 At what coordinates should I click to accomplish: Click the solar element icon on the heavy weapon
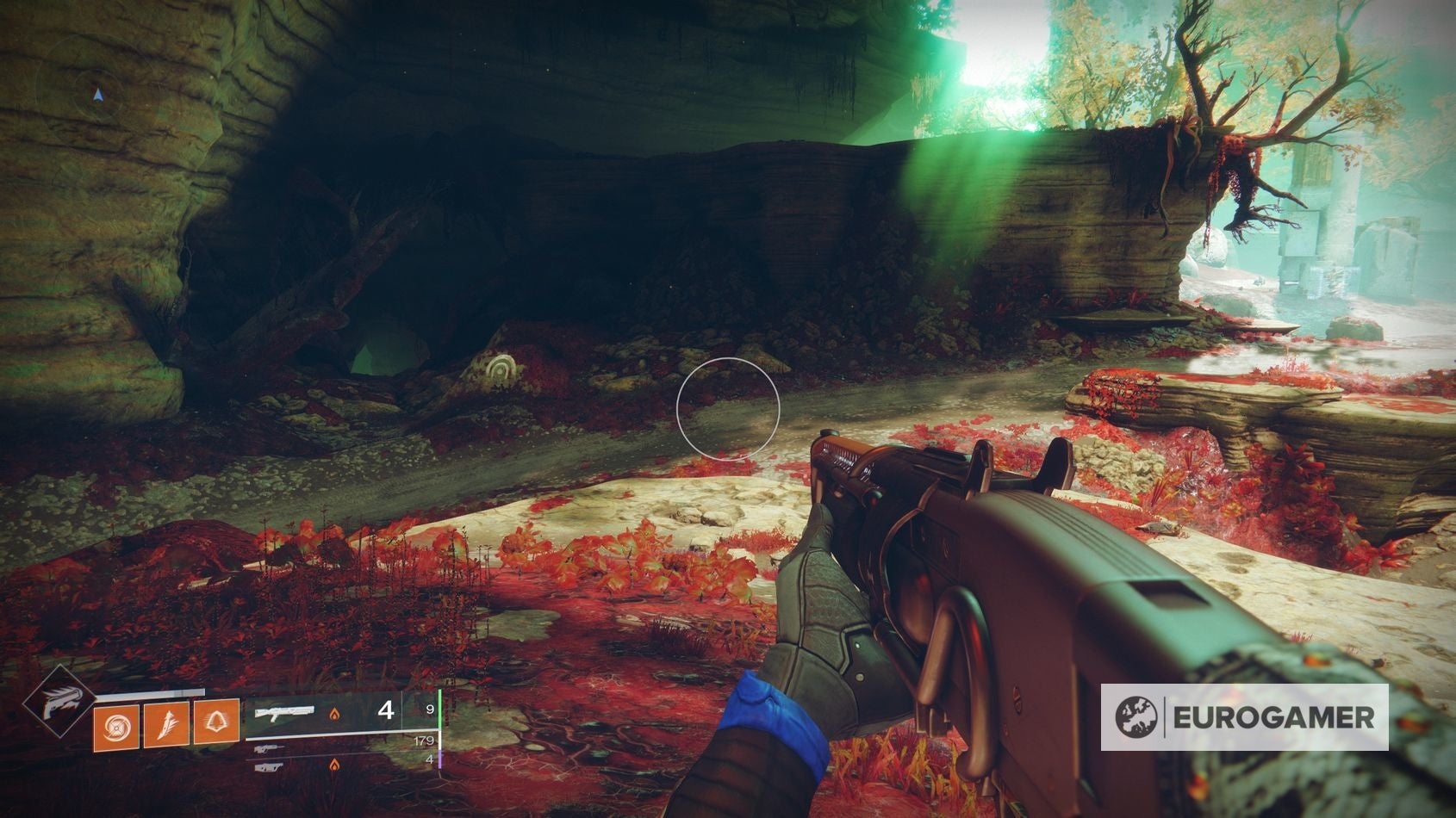334,764
